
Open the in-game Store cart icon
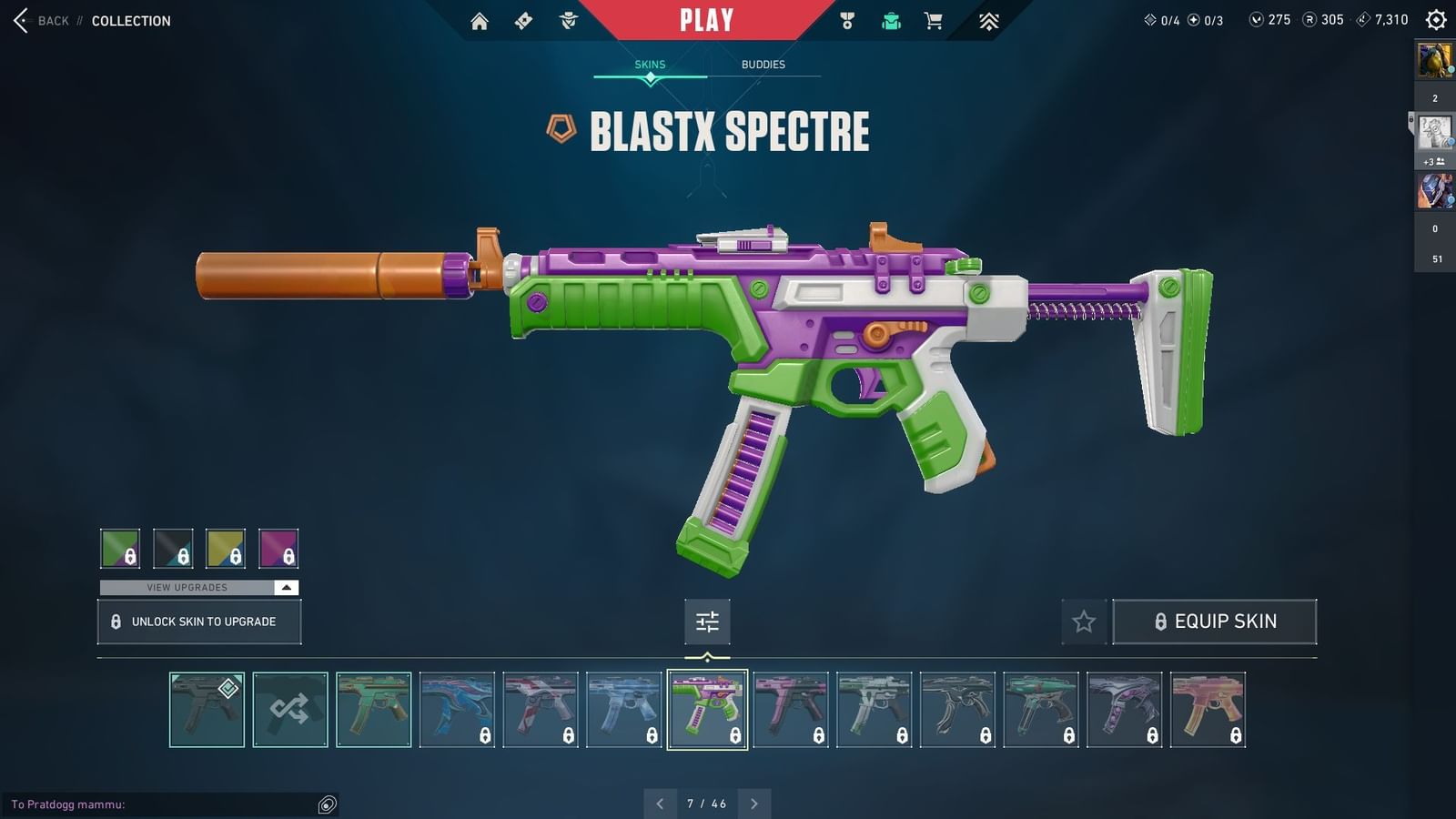(934, 19)
